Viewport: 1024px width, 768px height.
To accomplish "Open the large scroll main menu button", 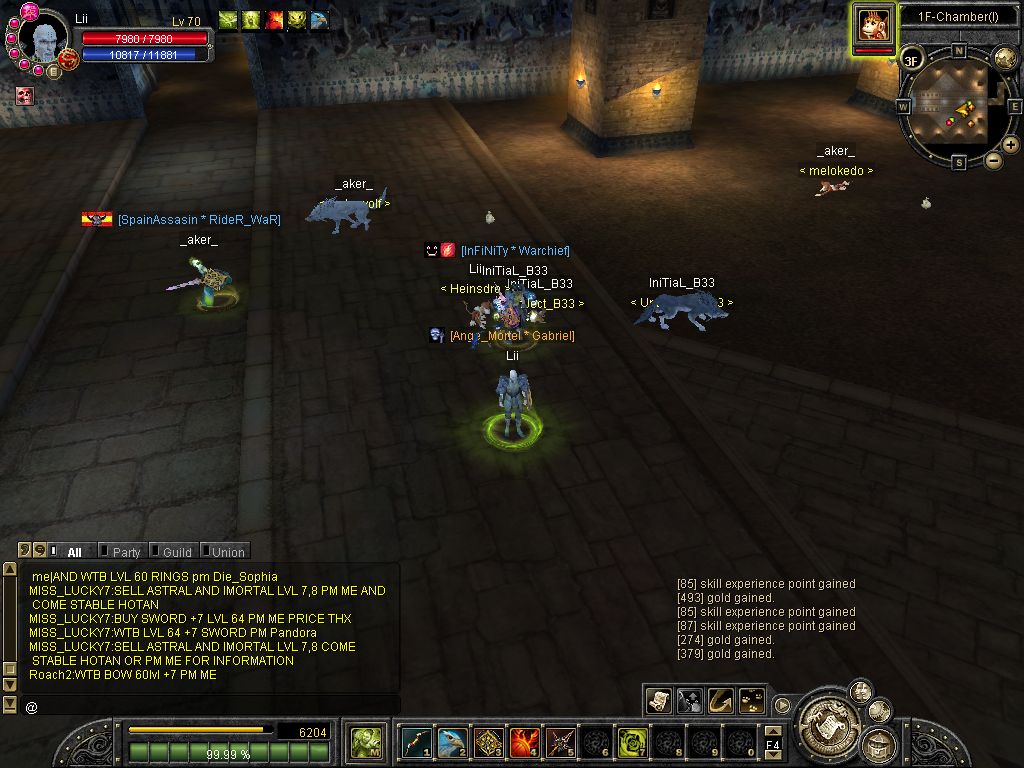I will click(x=827, y=718).
